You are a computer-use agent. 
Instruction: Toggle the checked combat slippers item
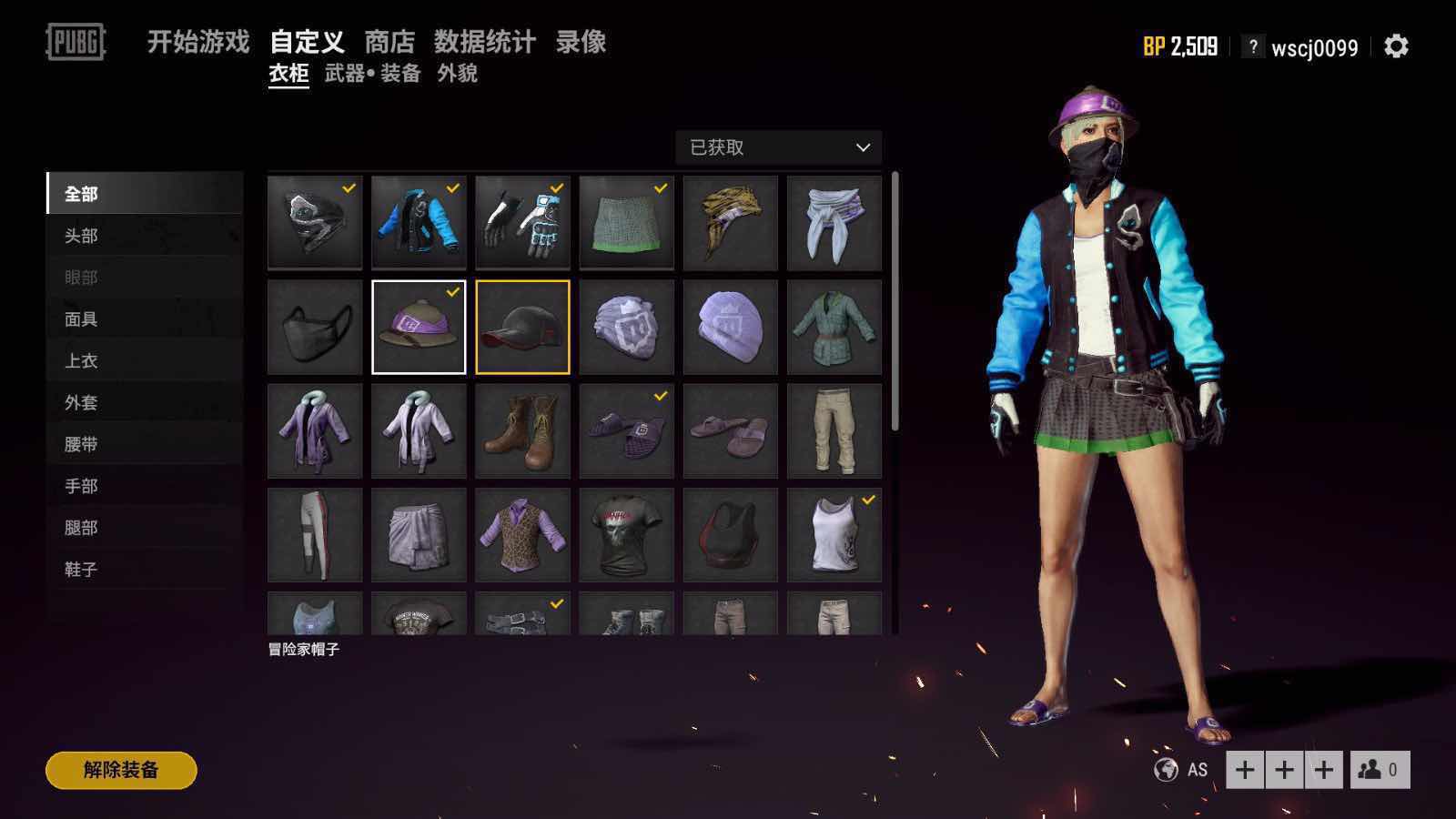tap(628, 430)
